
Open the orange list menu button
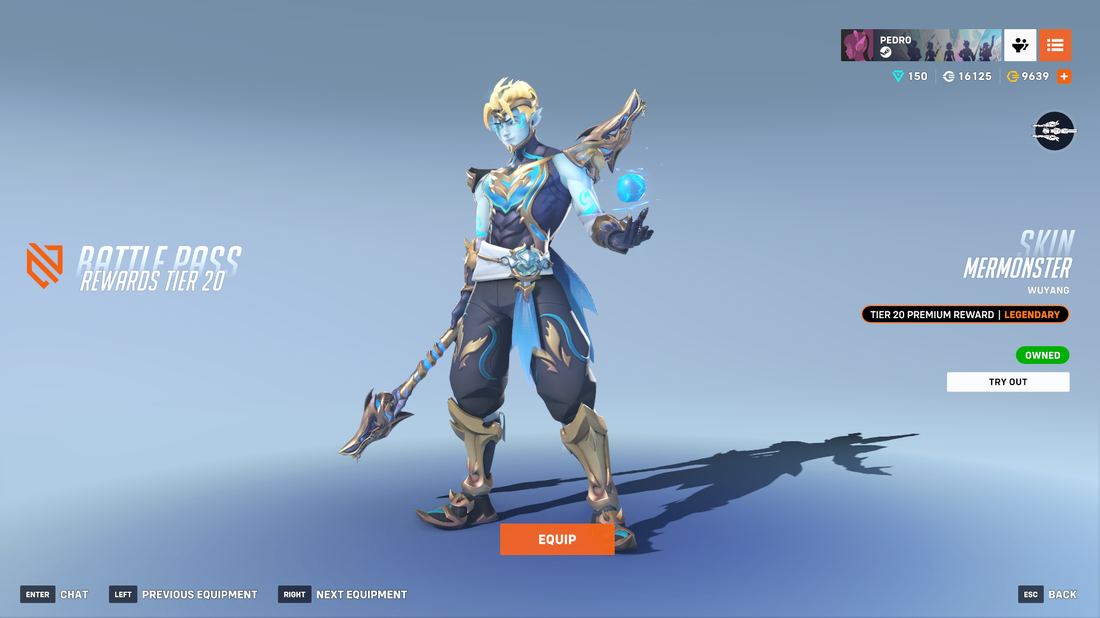point(1055,46)
